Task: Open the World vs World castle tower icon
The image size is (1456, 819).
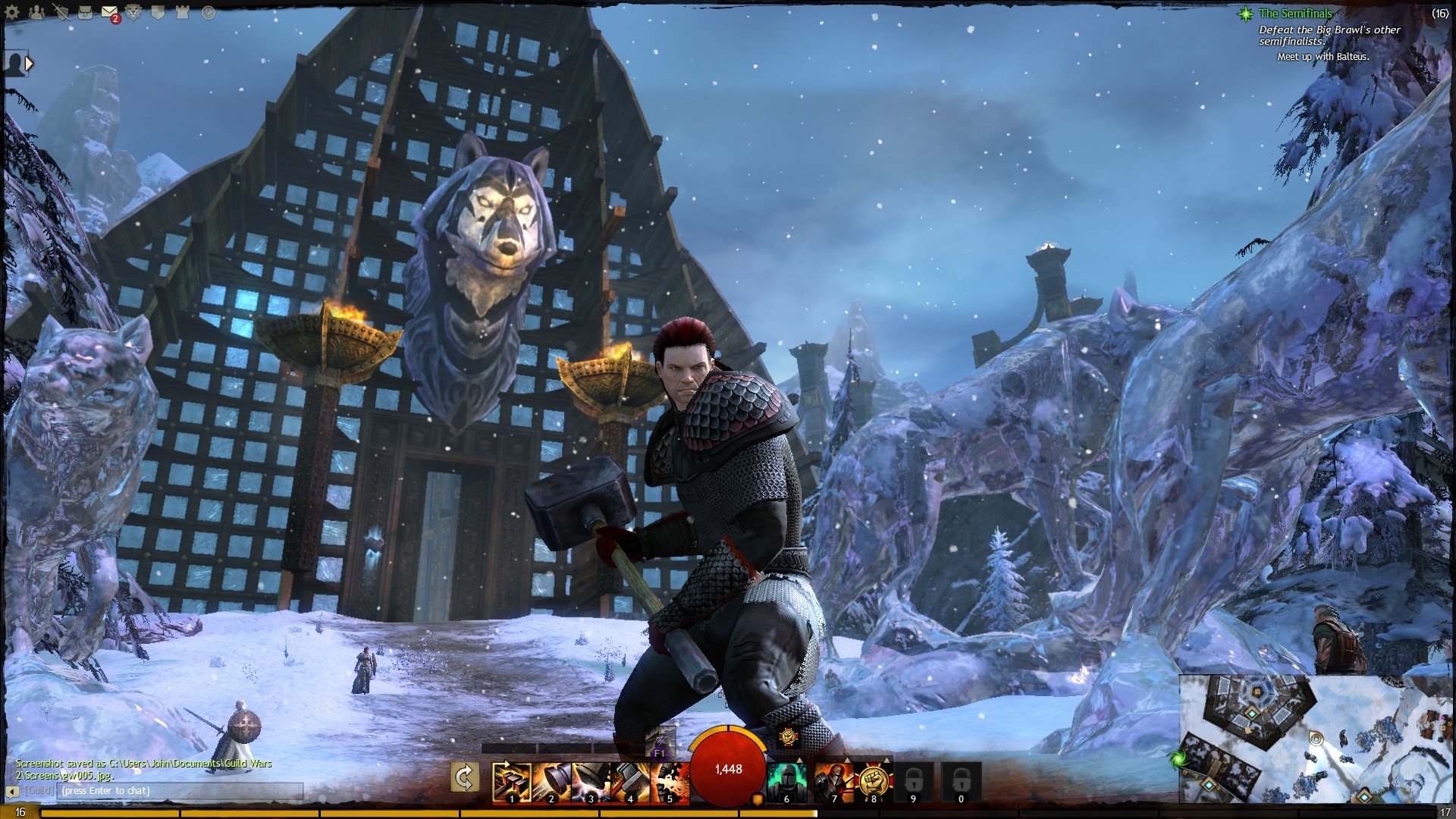Action: coord(182,12)
